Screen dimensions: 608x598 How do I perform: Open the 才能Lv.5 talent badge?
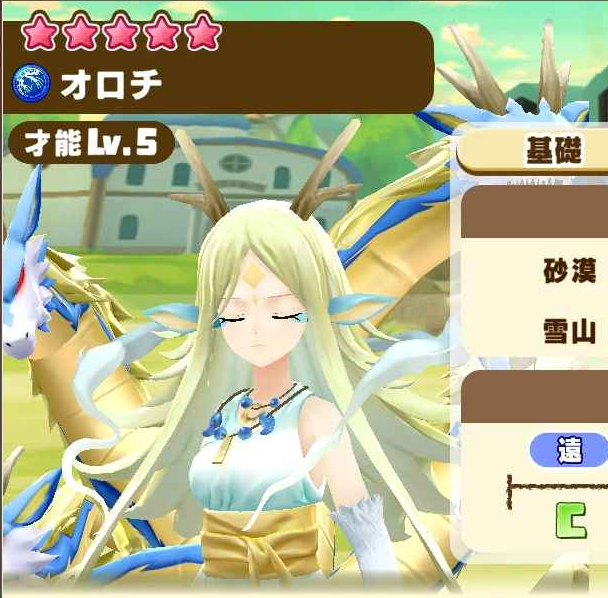click(91, 142)
